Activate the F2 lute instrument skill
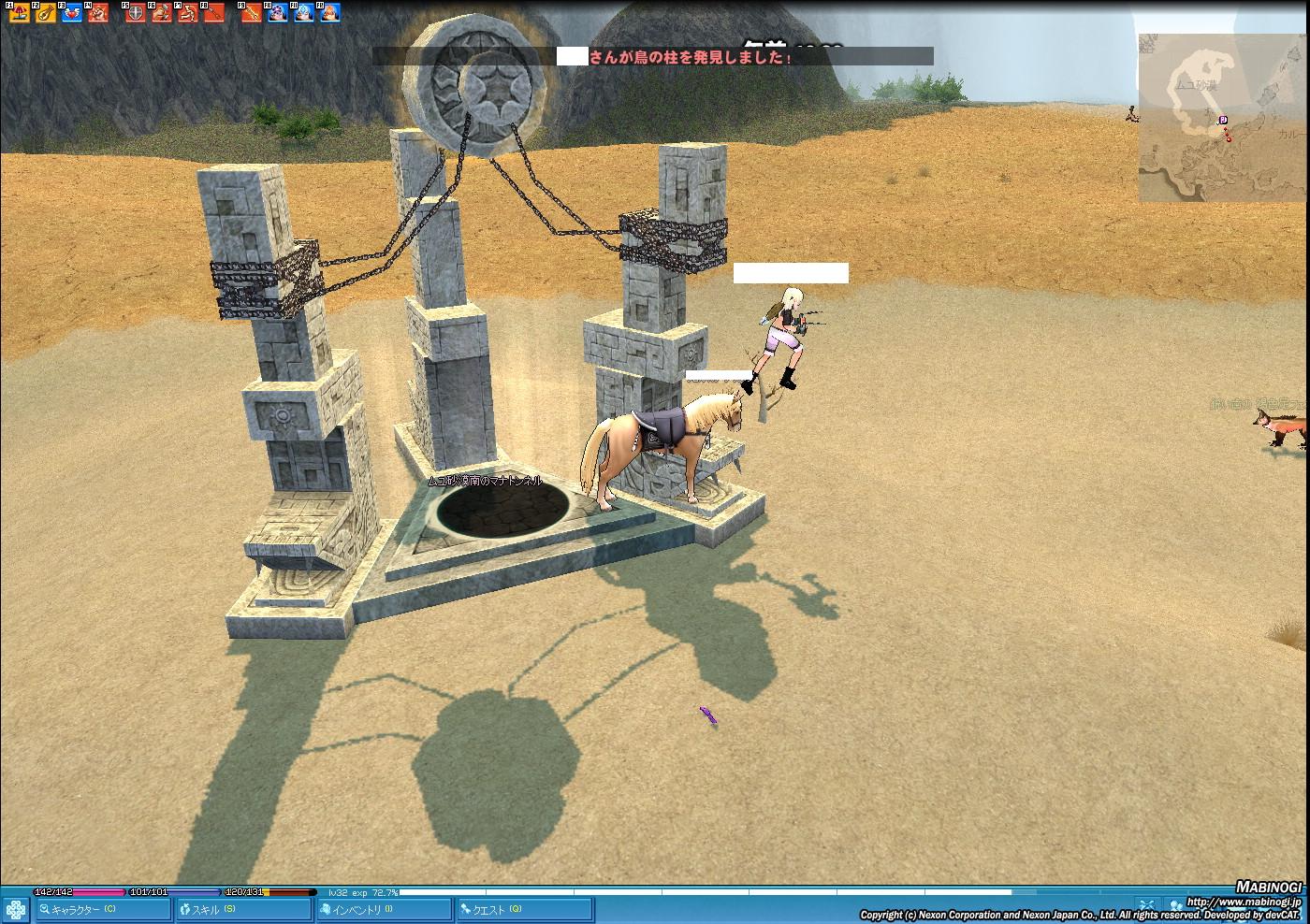1310x924 pixels. click(x=45, y=13)
